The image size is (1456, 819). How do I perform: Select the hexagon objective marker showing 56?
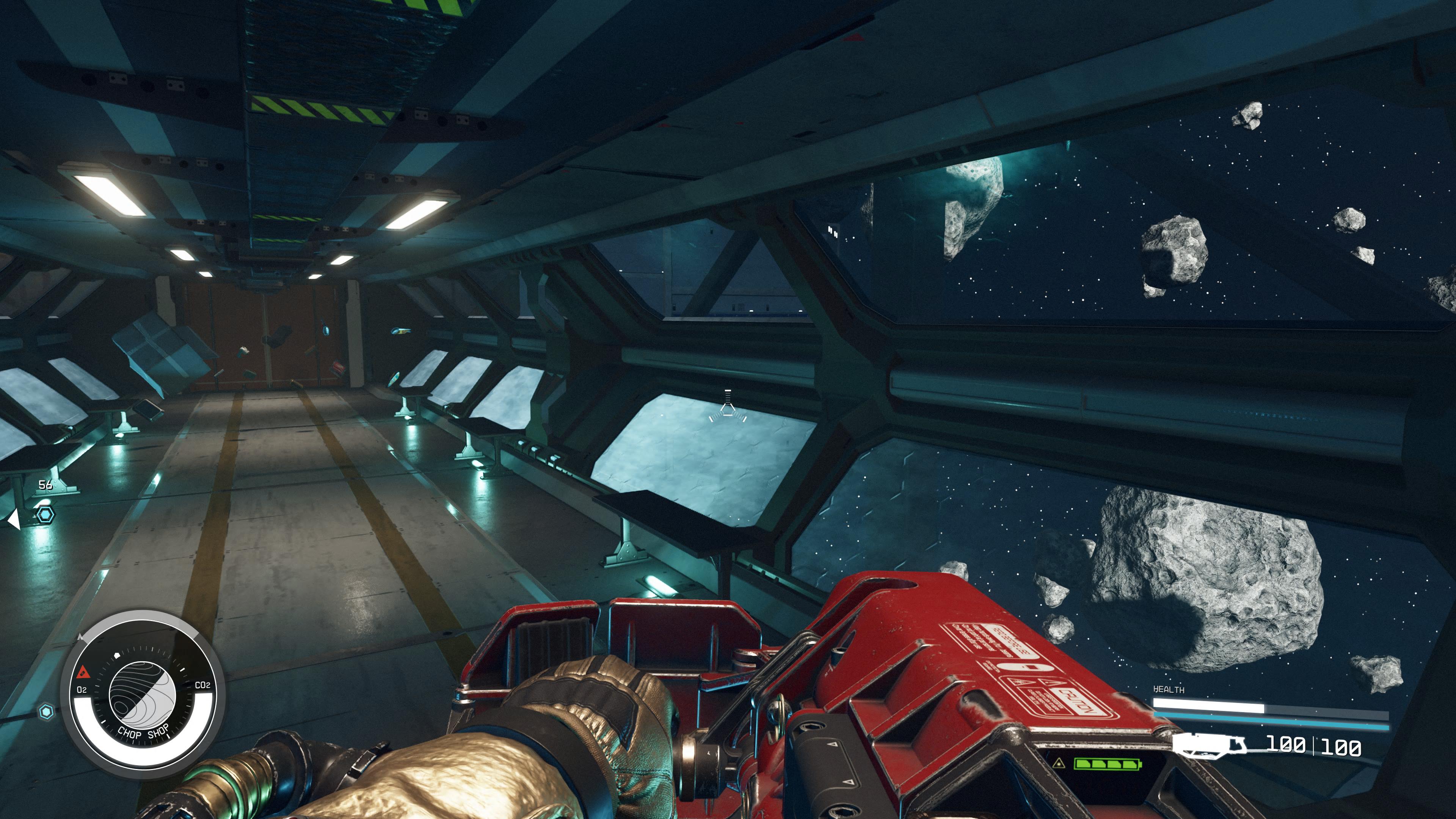(45, 515)
